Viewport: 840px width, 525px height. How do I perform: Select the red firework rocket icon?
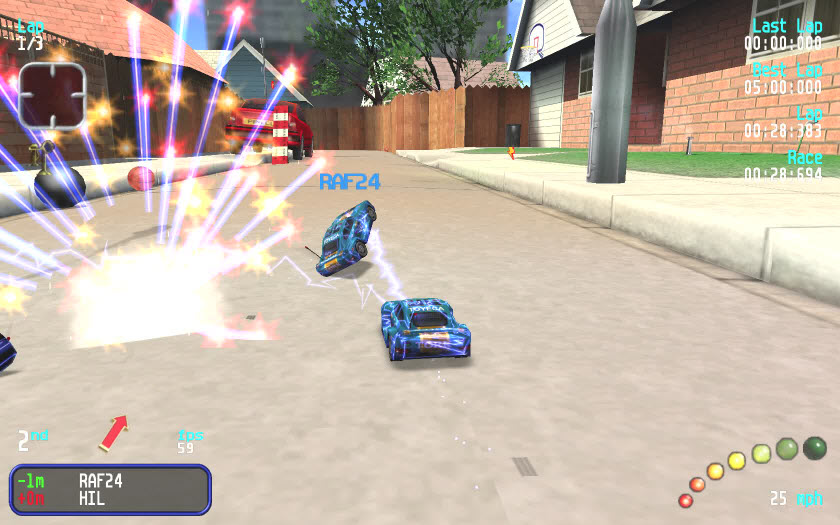click(x=113, y=433)
